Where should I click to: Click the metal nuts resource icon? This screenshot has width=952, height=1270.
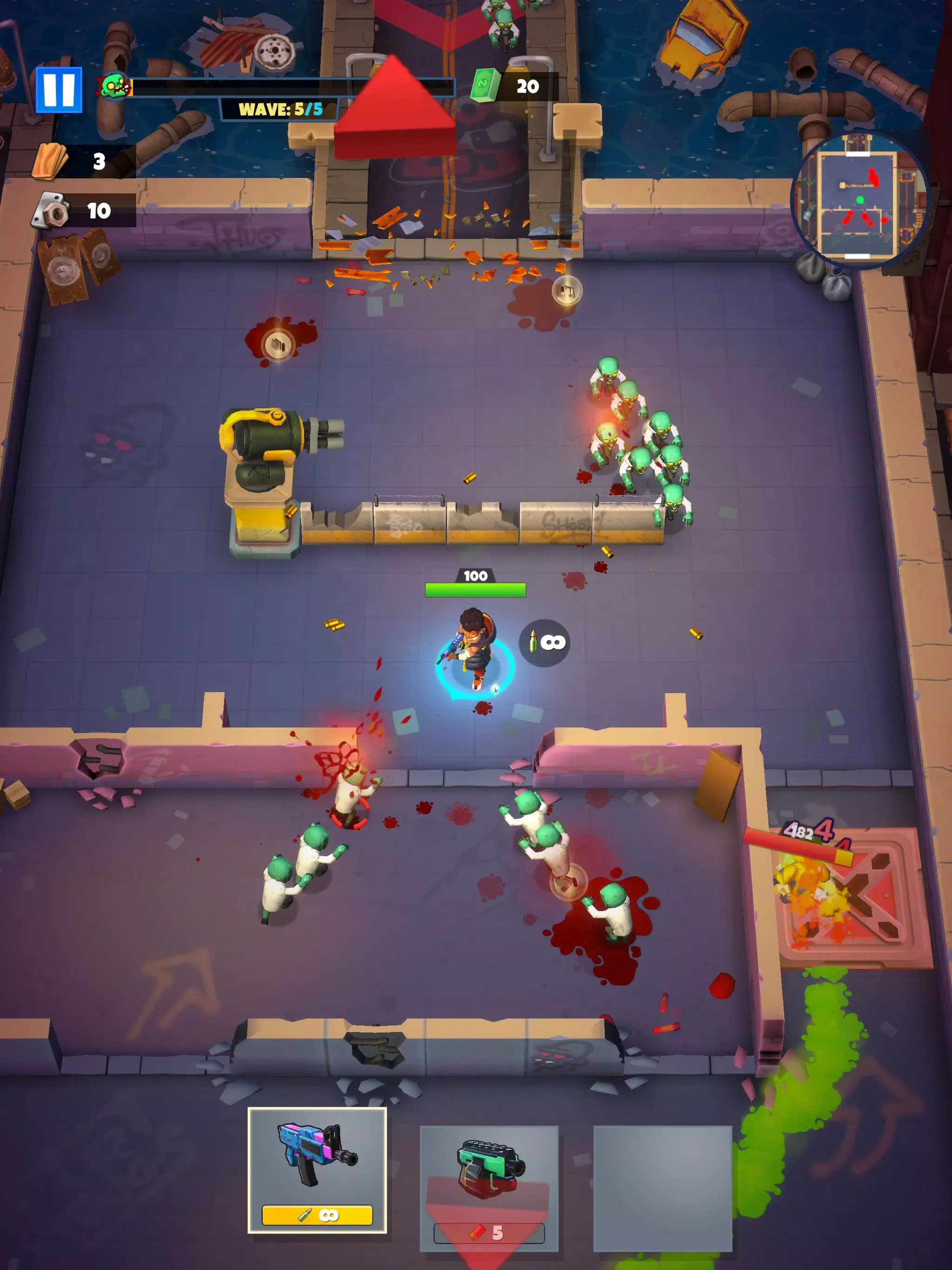(51, 210)
